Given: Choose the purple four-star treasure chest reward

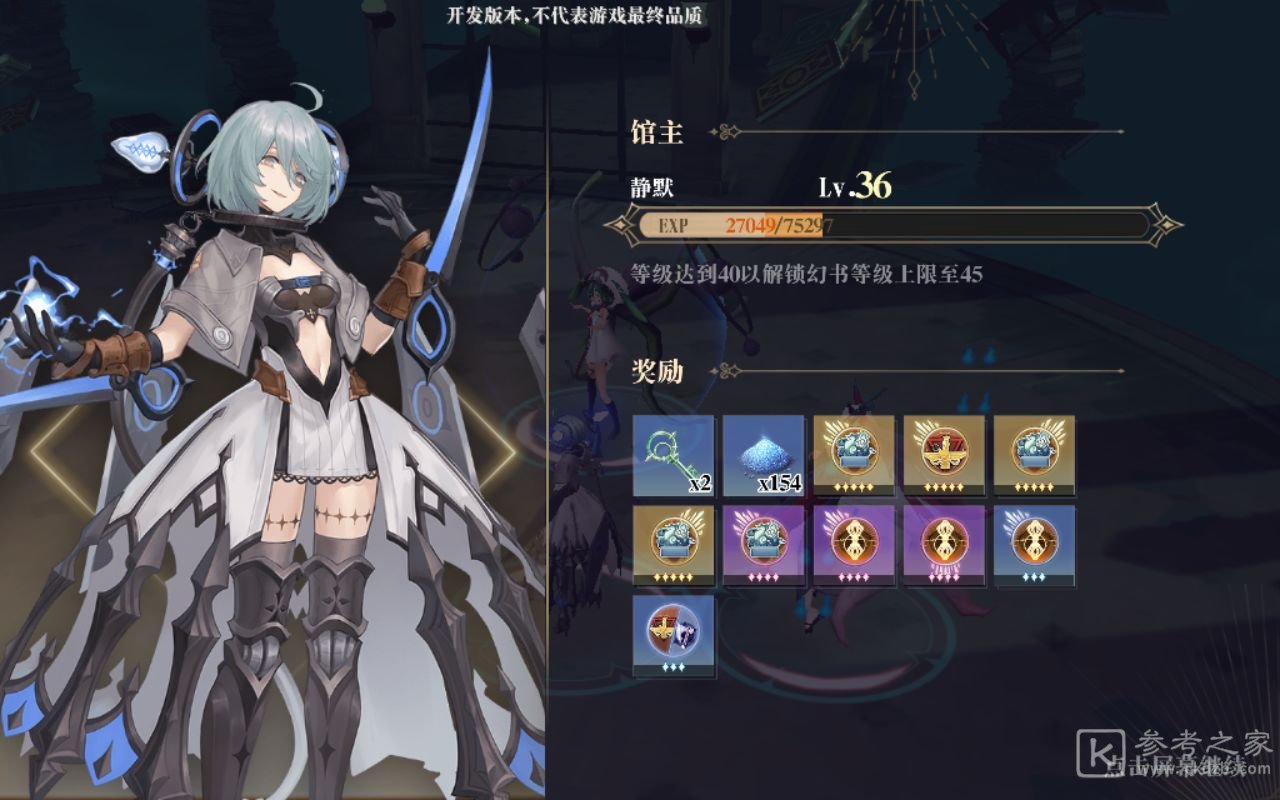Looking at the screenshot, I should pyautogui.click(x=763, y=545).
